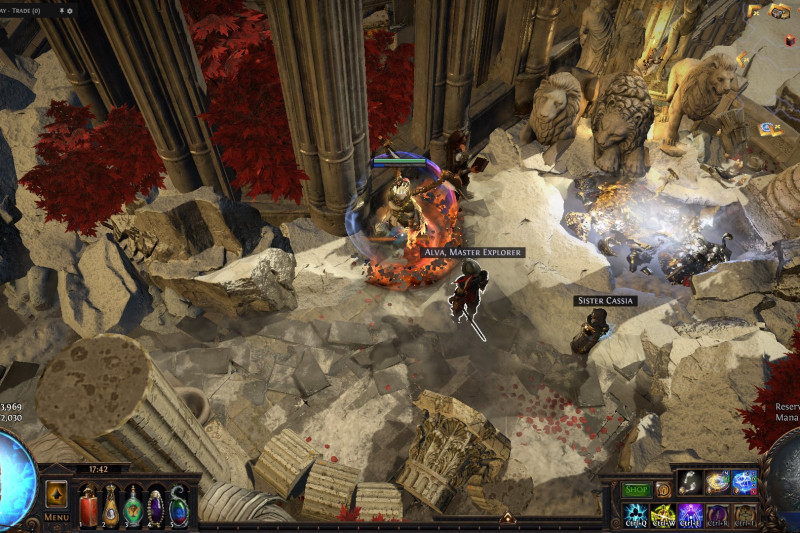The width and height of the screenshot is (800, 533).
Task: Activate the Ctrl-E purple aura skill
Action: click(x=690, y=514)
